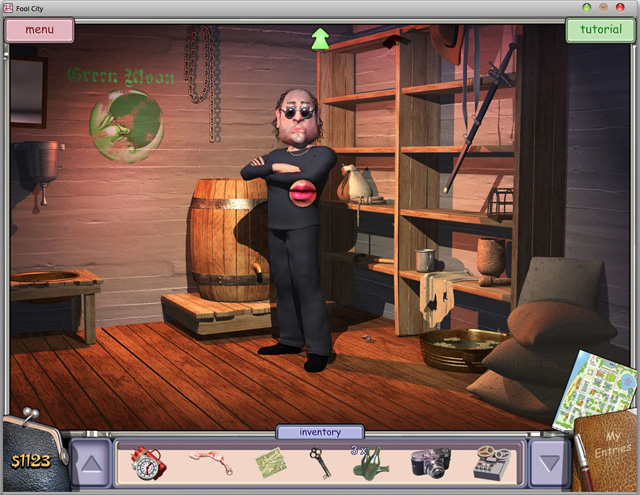The height and width of the screenshot is (495, 640).
Task: Select the pink handle inventory item
Action: click(210, 461)
